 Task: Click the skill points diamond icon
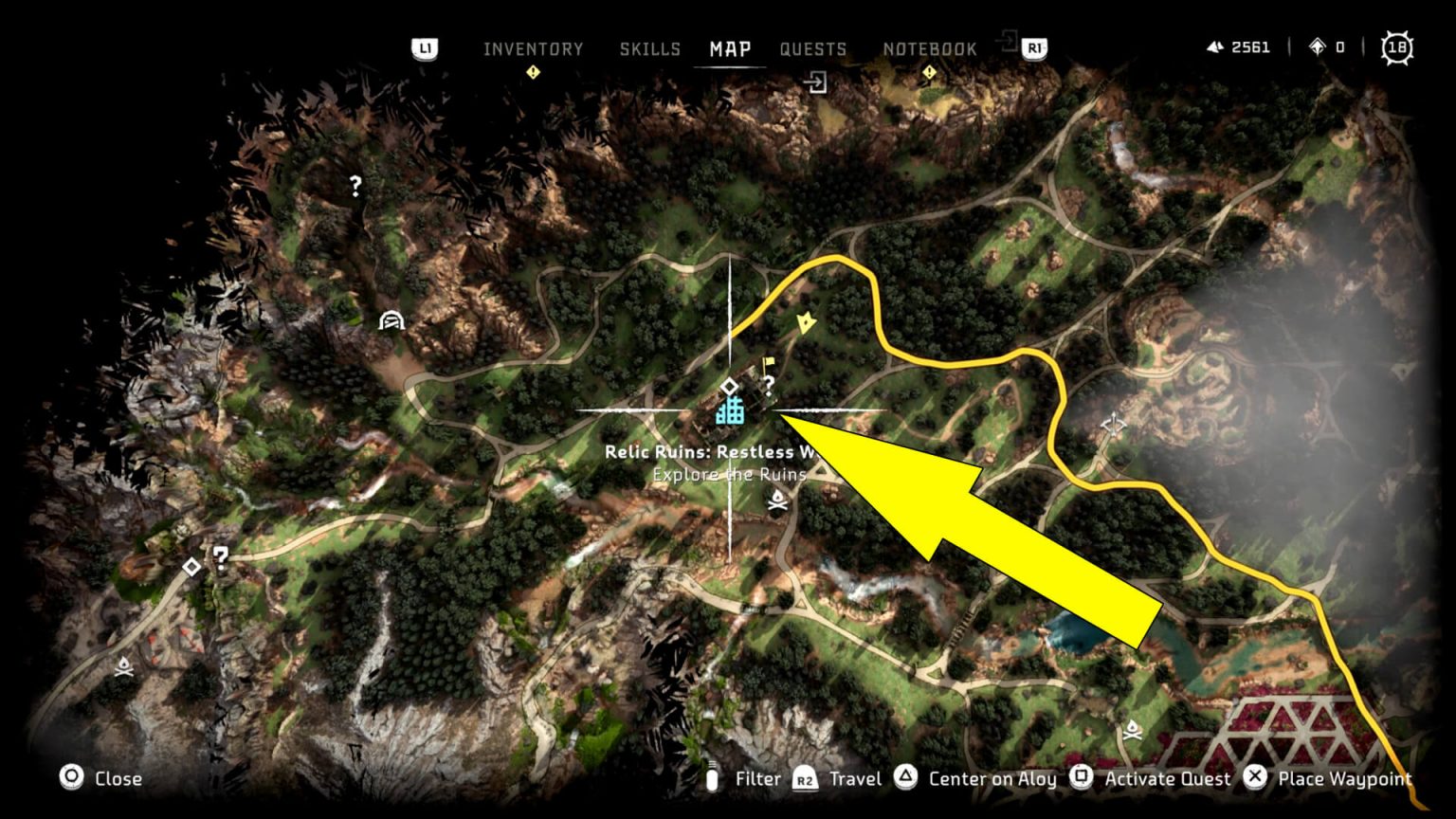(x=1316, y=46)
